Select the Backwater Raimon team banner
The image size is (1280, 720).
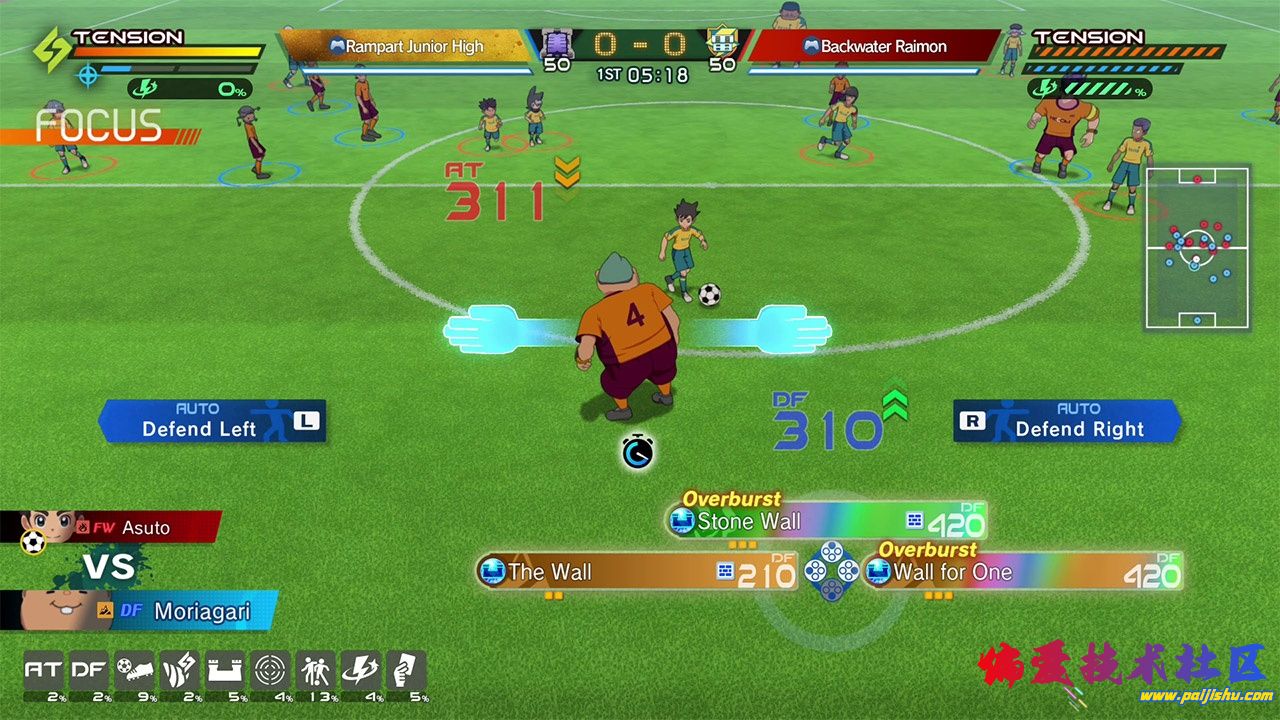pos(873,46)
